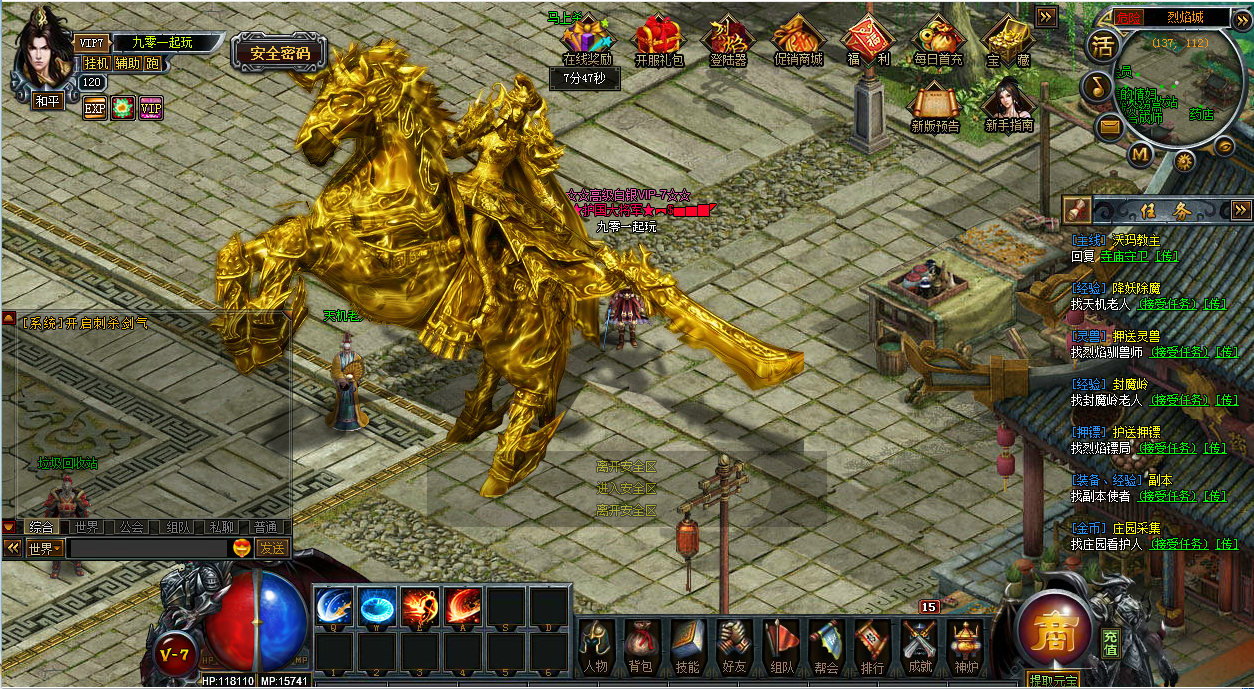This screenshot has height=689, width=1254.
Task: Collapse the 任务 quest panel arrow
Action: coord(1240,209)
